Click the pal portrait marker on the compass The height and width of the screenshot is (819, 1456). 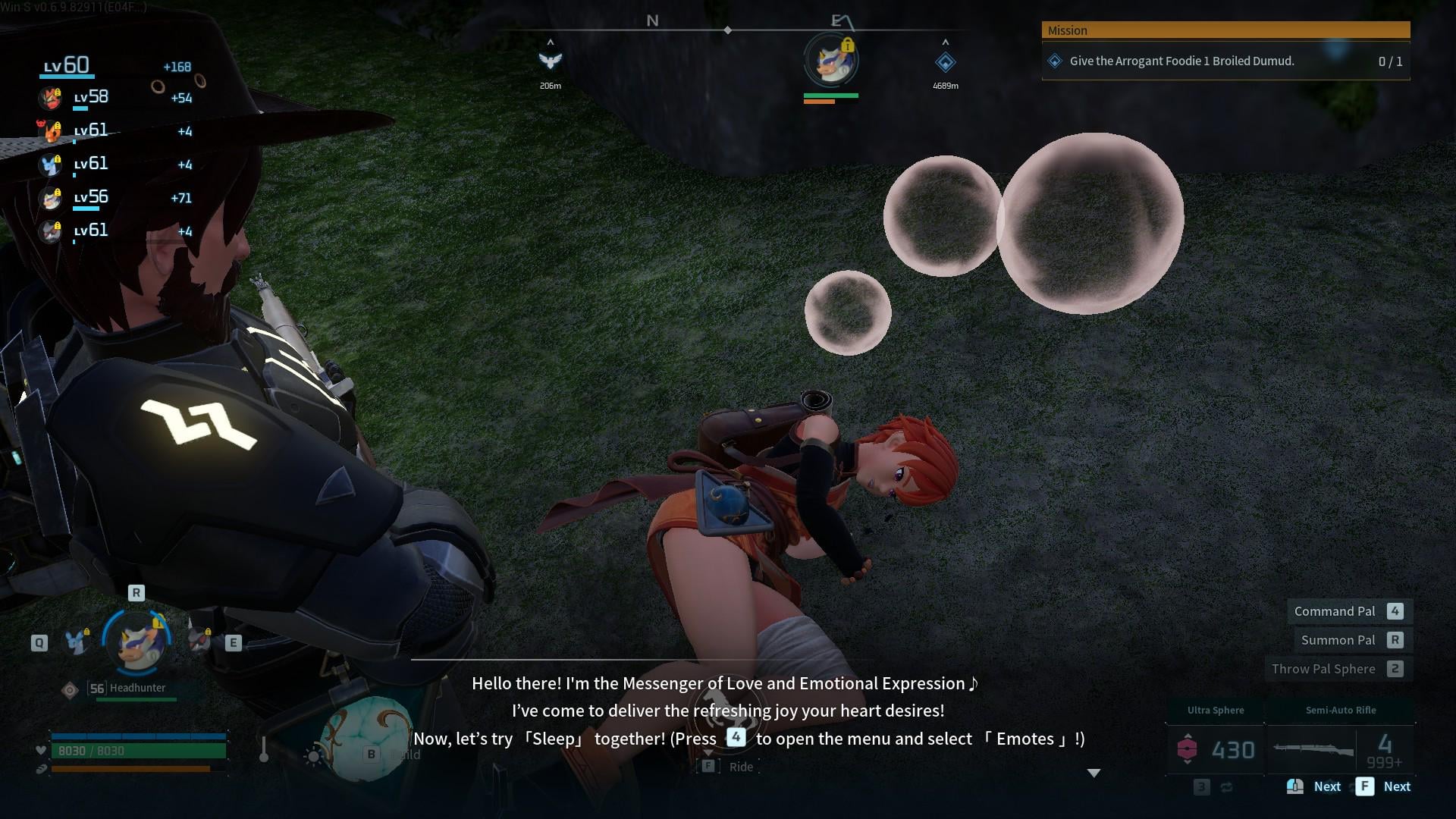pos(830,61)
